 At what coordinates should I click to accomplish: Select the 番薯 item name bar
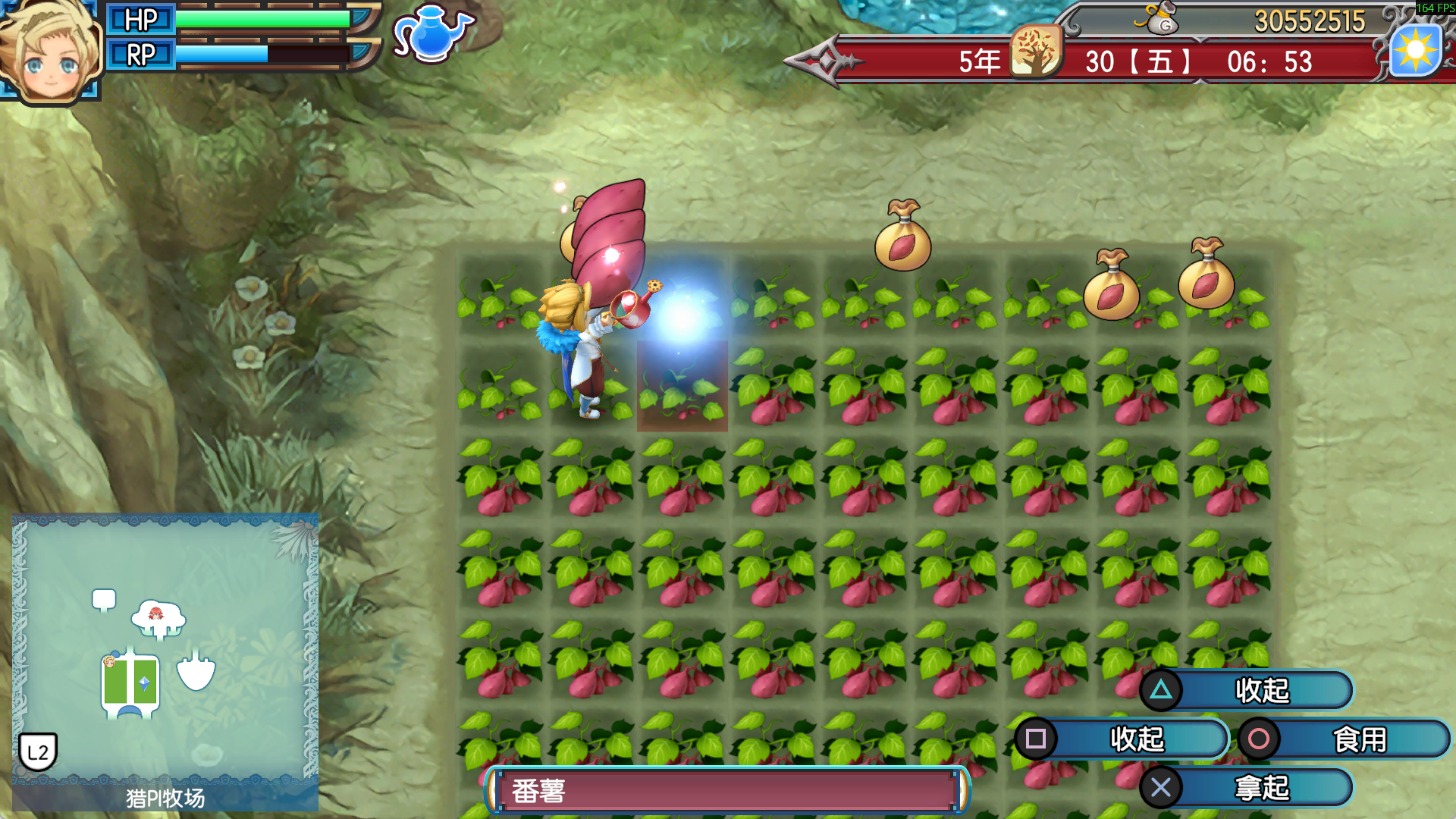coord(726,791)
